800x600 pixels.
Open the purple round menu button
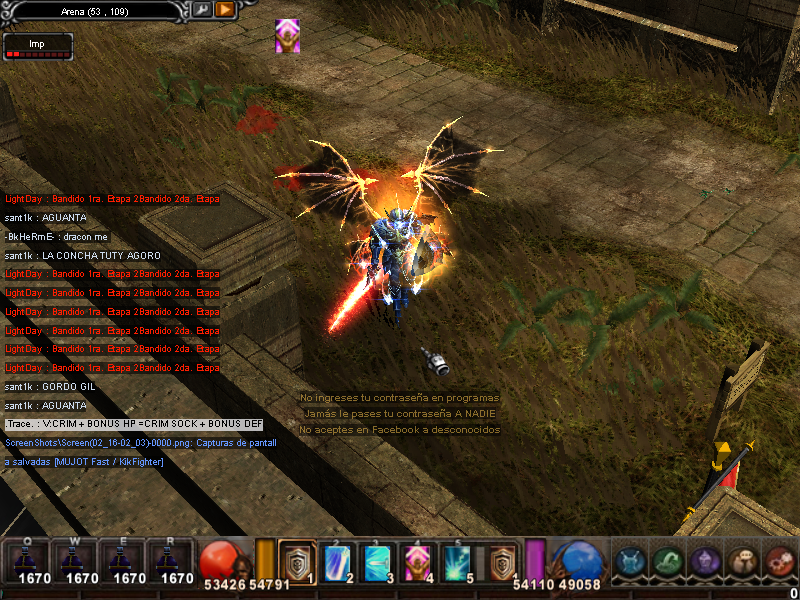click(705, 562)
